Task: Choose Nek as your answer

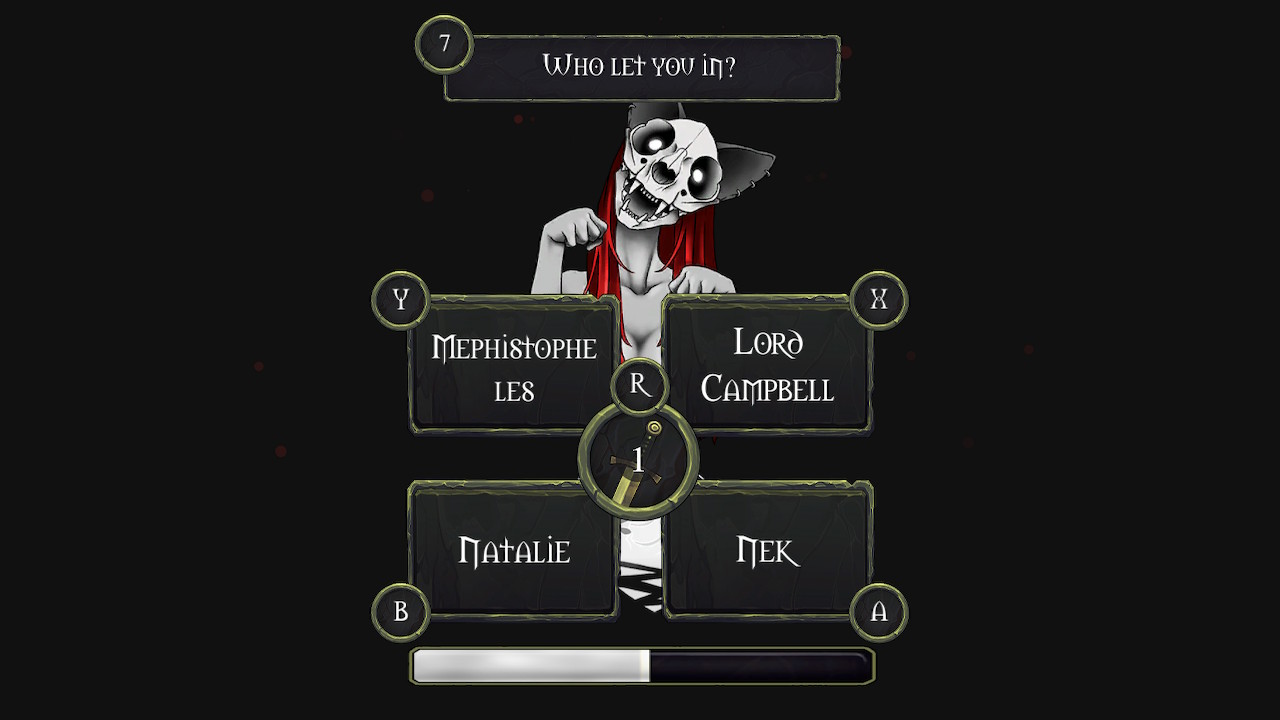Action: pos(770,548)
